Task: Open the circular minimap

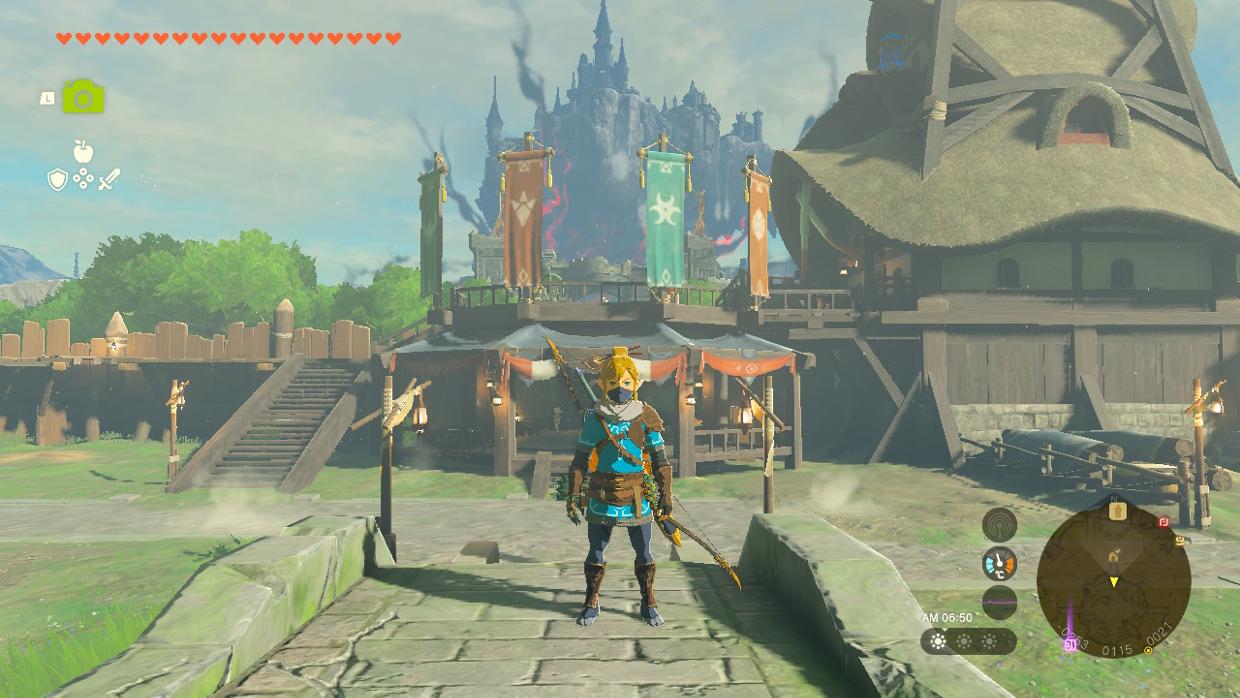Action: click(1113, 579)
